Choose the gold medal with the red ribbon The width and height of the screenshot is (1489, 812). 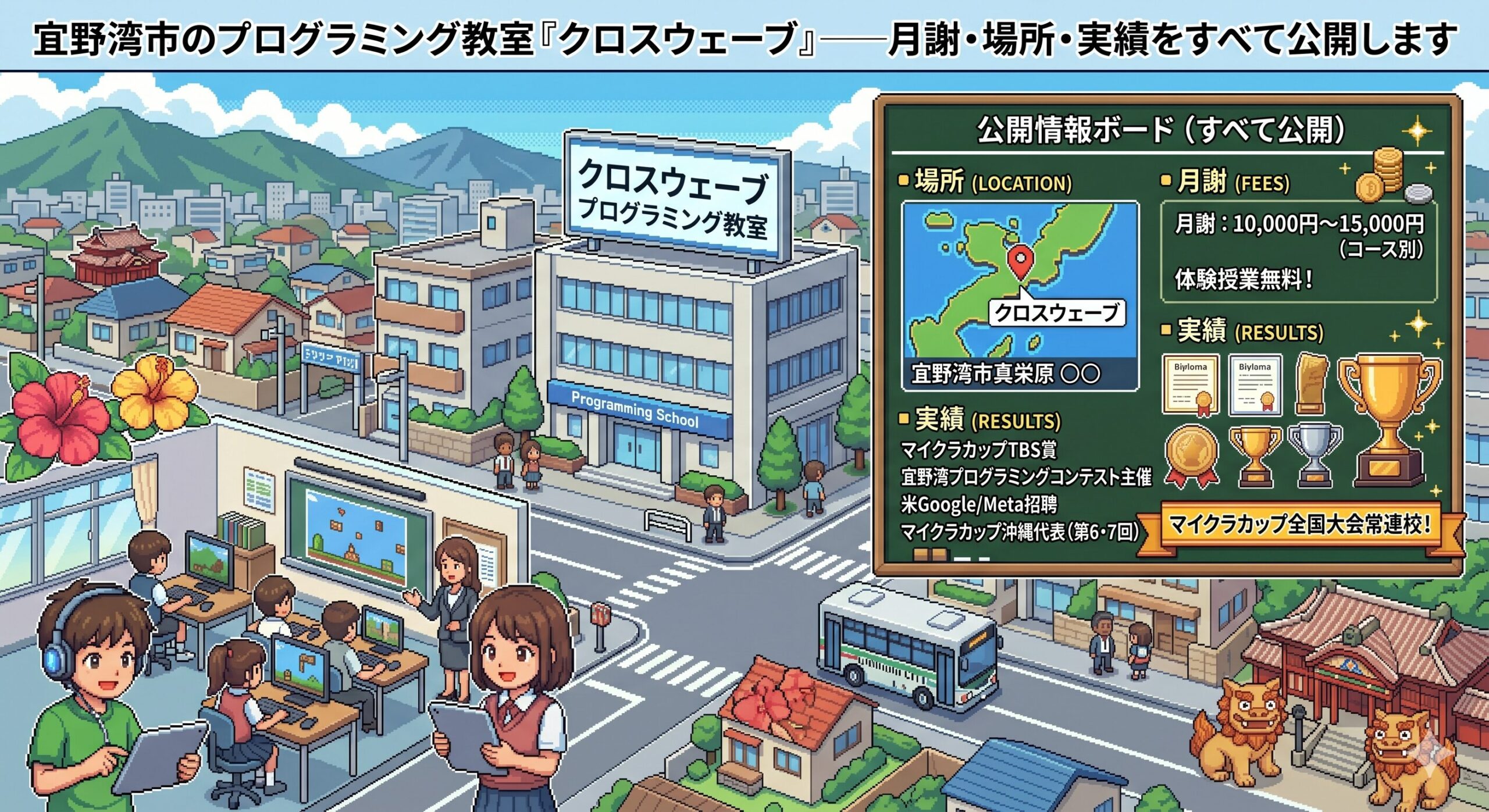click(x=1191, y=455)
